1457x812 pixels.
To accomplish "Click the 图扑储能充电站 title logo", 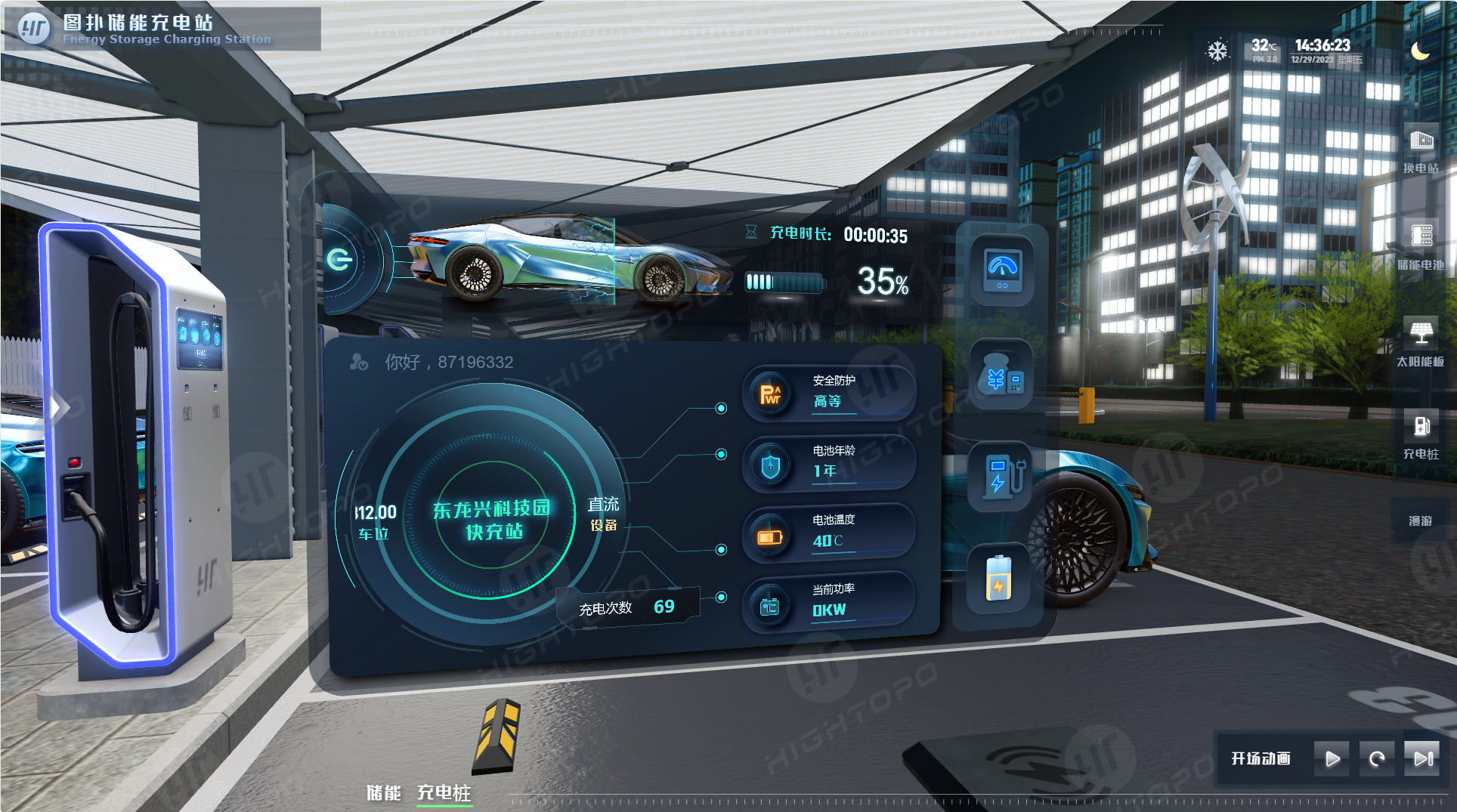I will coord(34,29).
